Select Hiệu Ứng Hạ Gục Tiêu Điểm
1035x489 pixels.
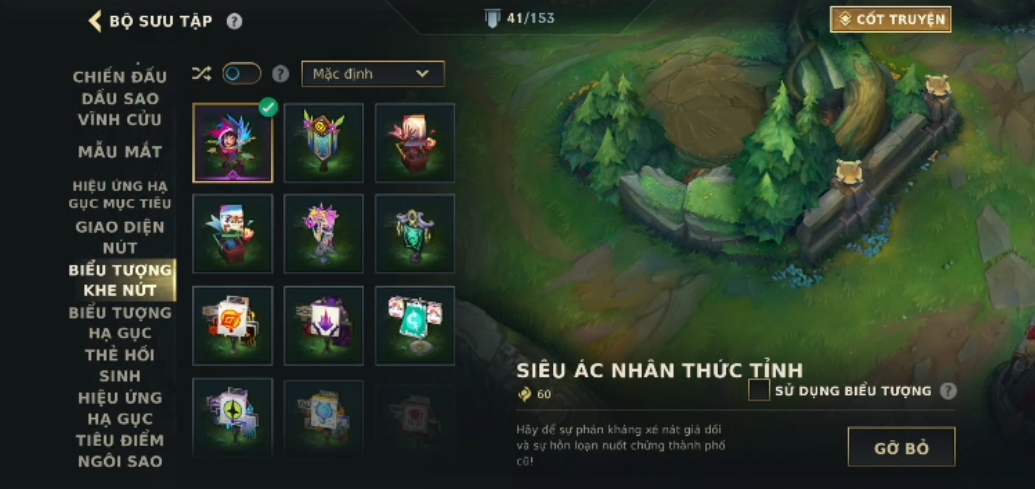pyautogui.click(x=120, y=418)
